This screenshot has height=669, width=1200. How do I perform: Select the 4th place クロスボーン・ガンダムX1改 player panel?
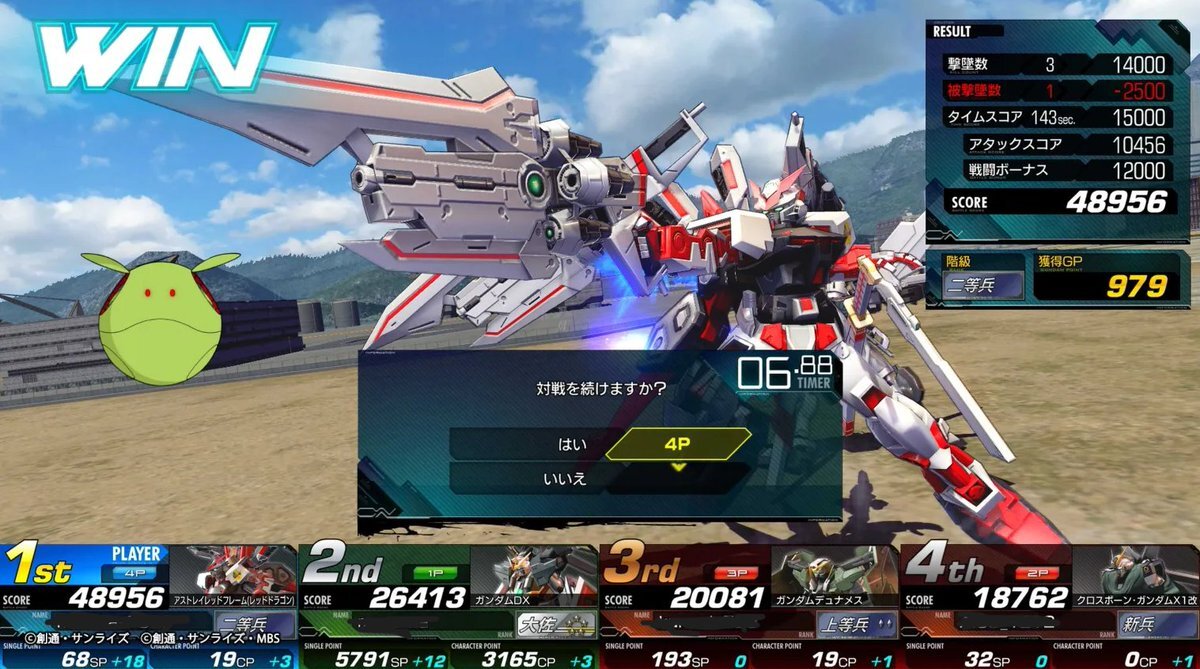pos(1050,605)
